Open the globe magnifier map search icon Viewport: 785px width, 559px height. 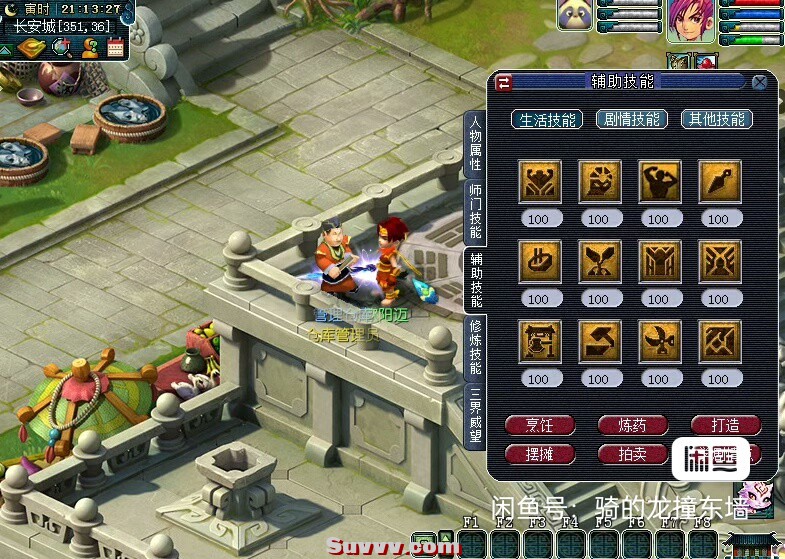[62, 46]
